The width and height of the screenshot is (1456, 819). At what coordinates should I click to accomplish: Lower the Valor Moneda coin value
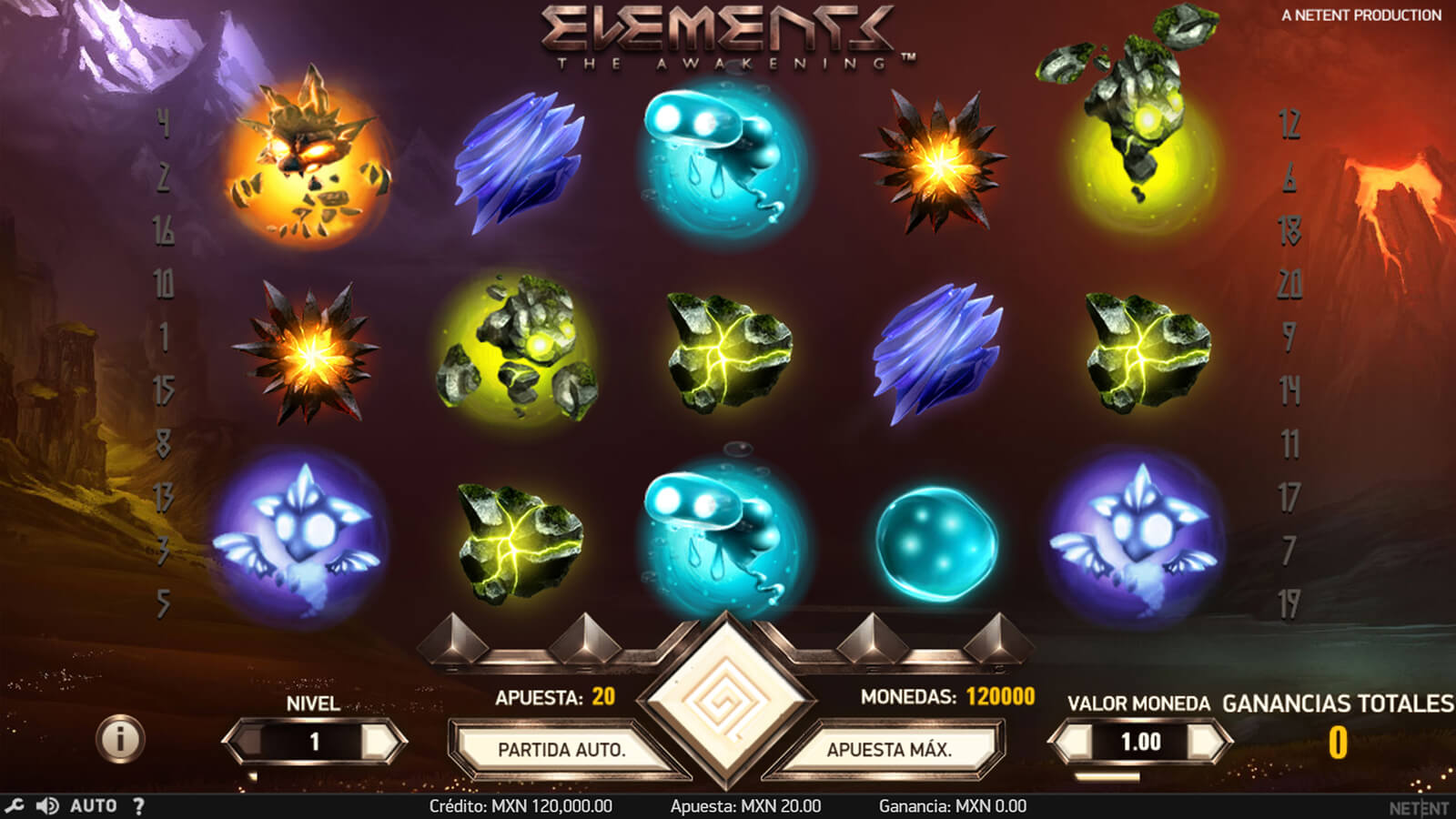coord(1071,742)
